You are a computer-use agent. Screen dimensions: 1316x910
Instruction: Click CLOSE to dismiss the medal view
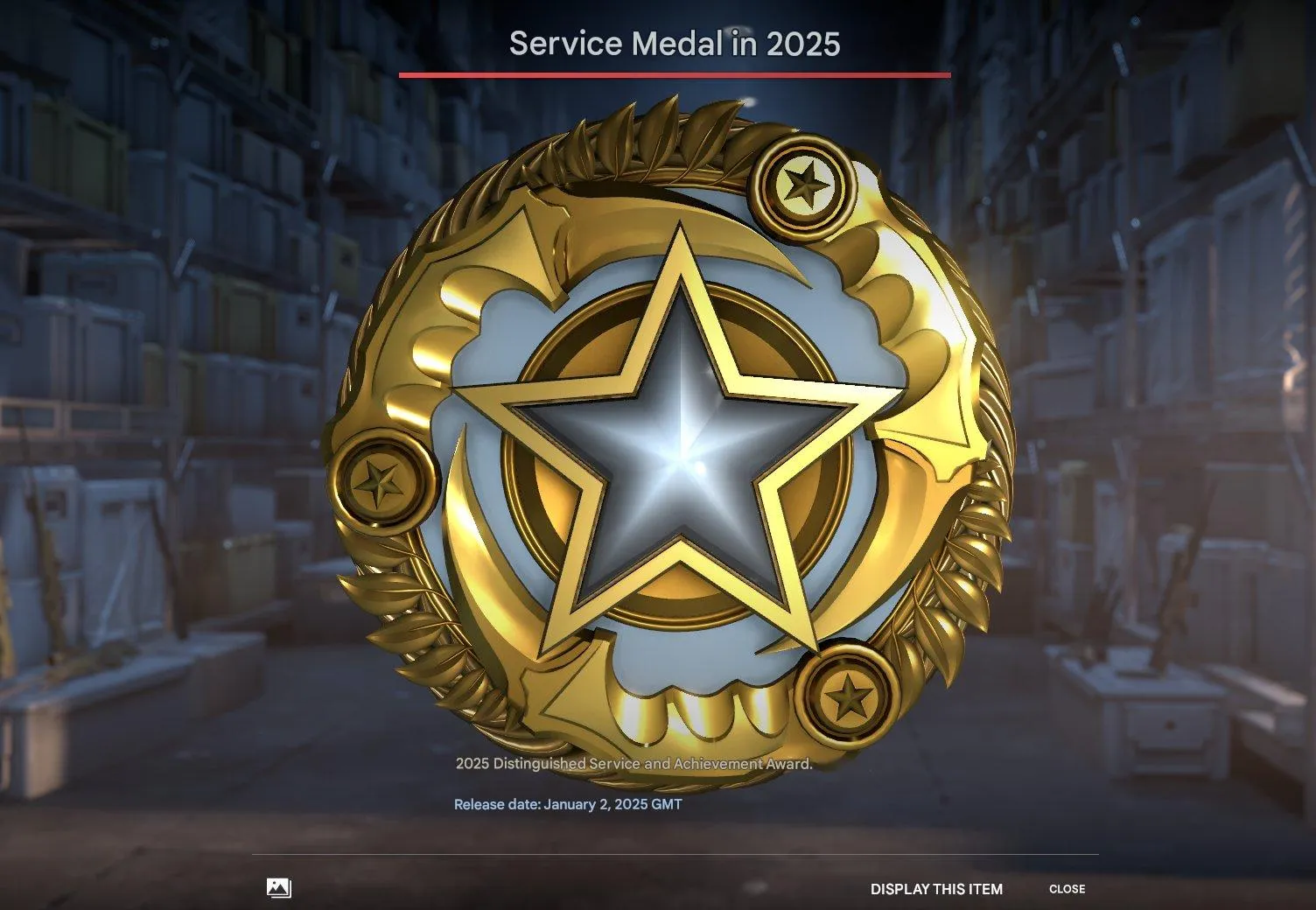point(1068,888)
